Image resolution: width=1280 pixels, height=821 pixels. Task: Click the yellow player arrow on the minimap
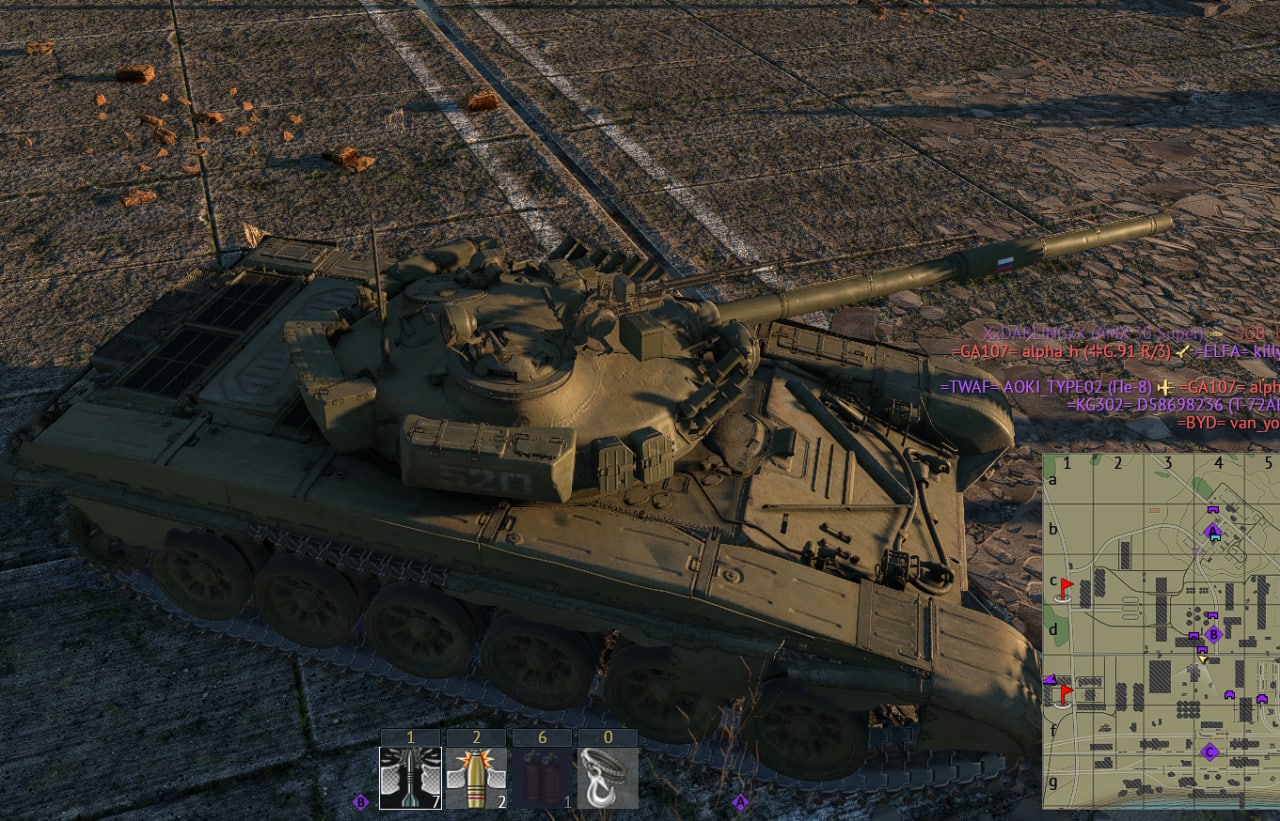[x=1203, y=658]
